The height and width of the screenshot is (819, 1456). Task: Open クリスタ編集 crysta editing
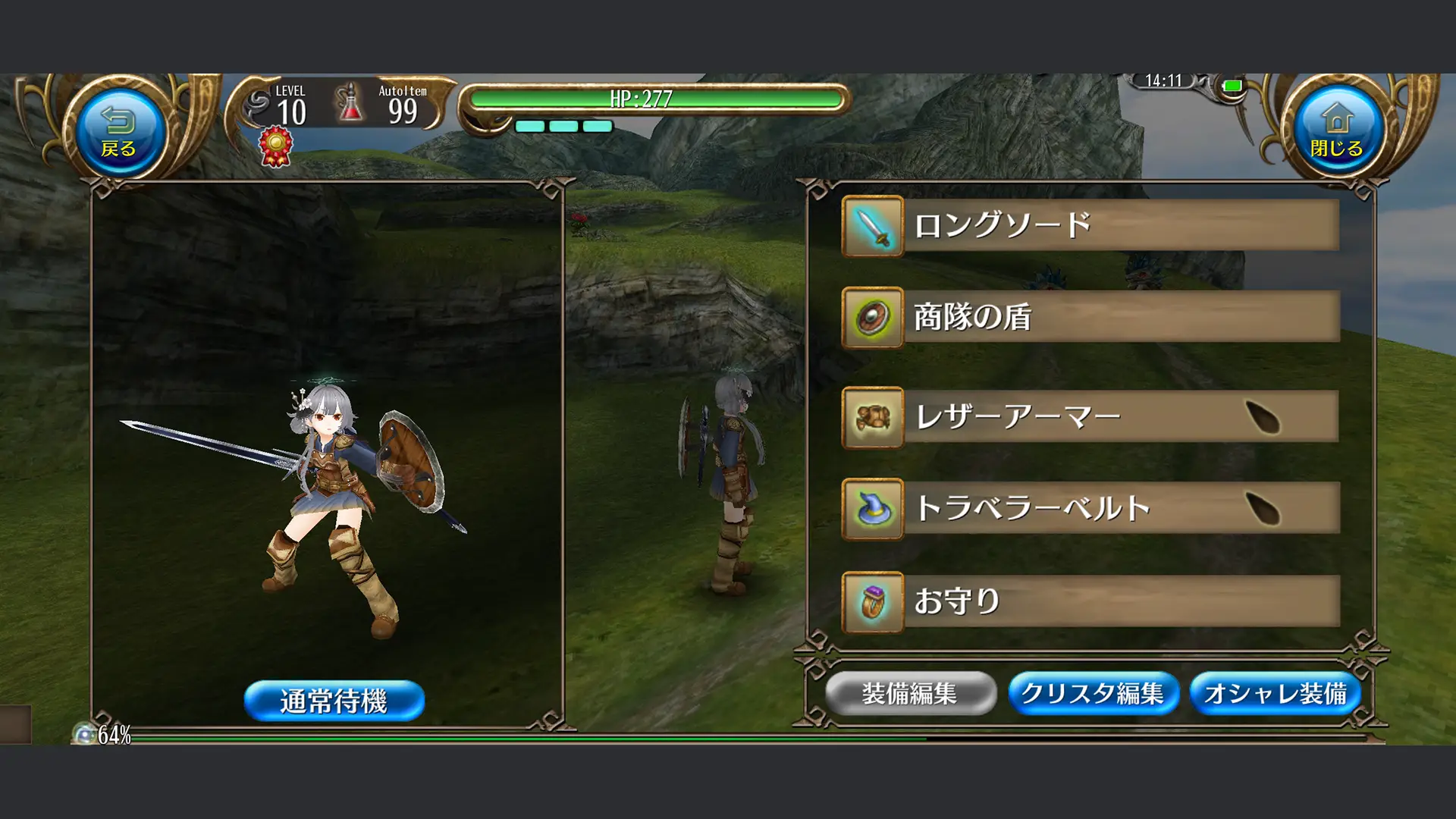[x=1093, y=693]
